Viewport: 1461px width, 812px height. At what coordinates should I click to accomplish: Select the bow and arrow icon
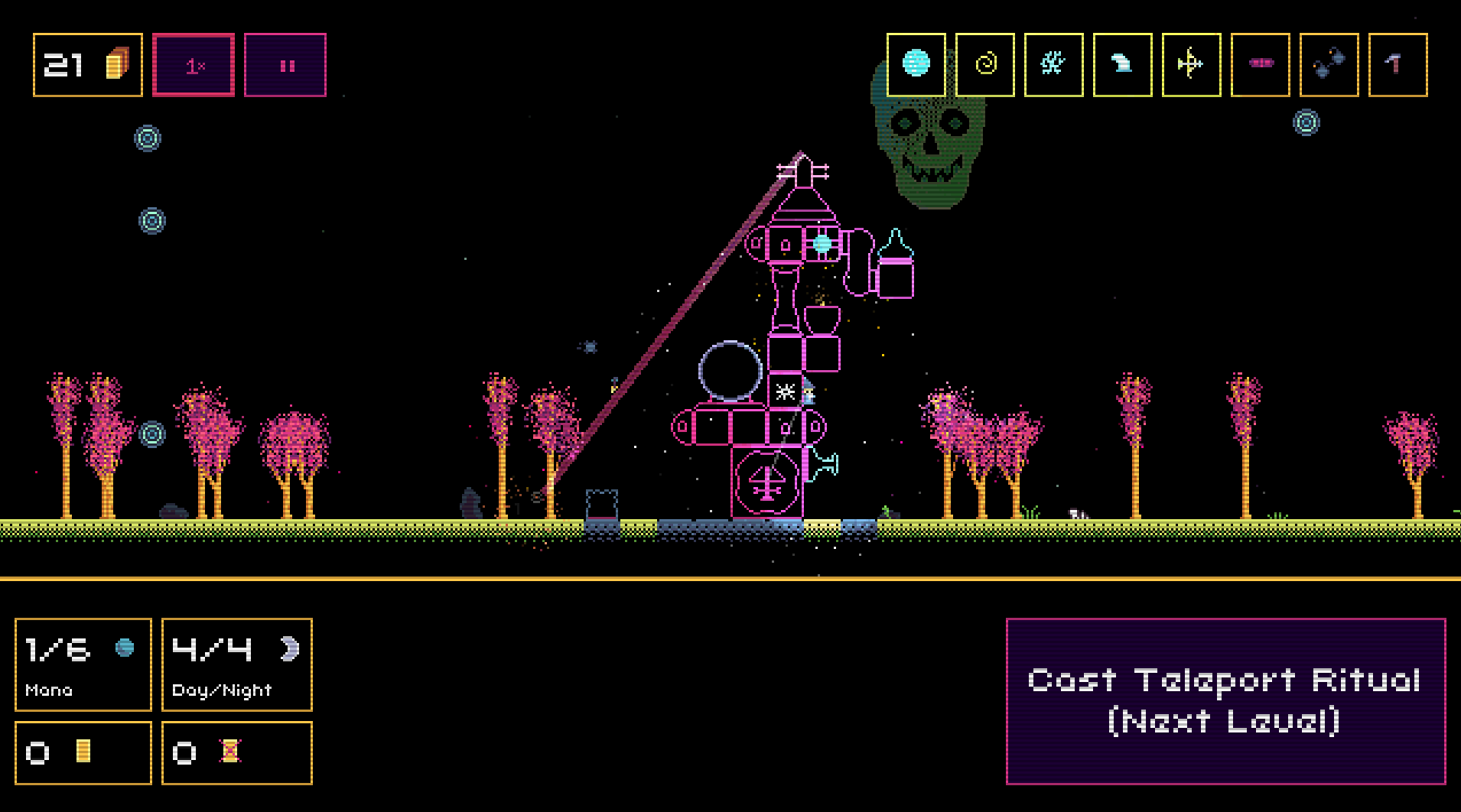click(1191, 64)
